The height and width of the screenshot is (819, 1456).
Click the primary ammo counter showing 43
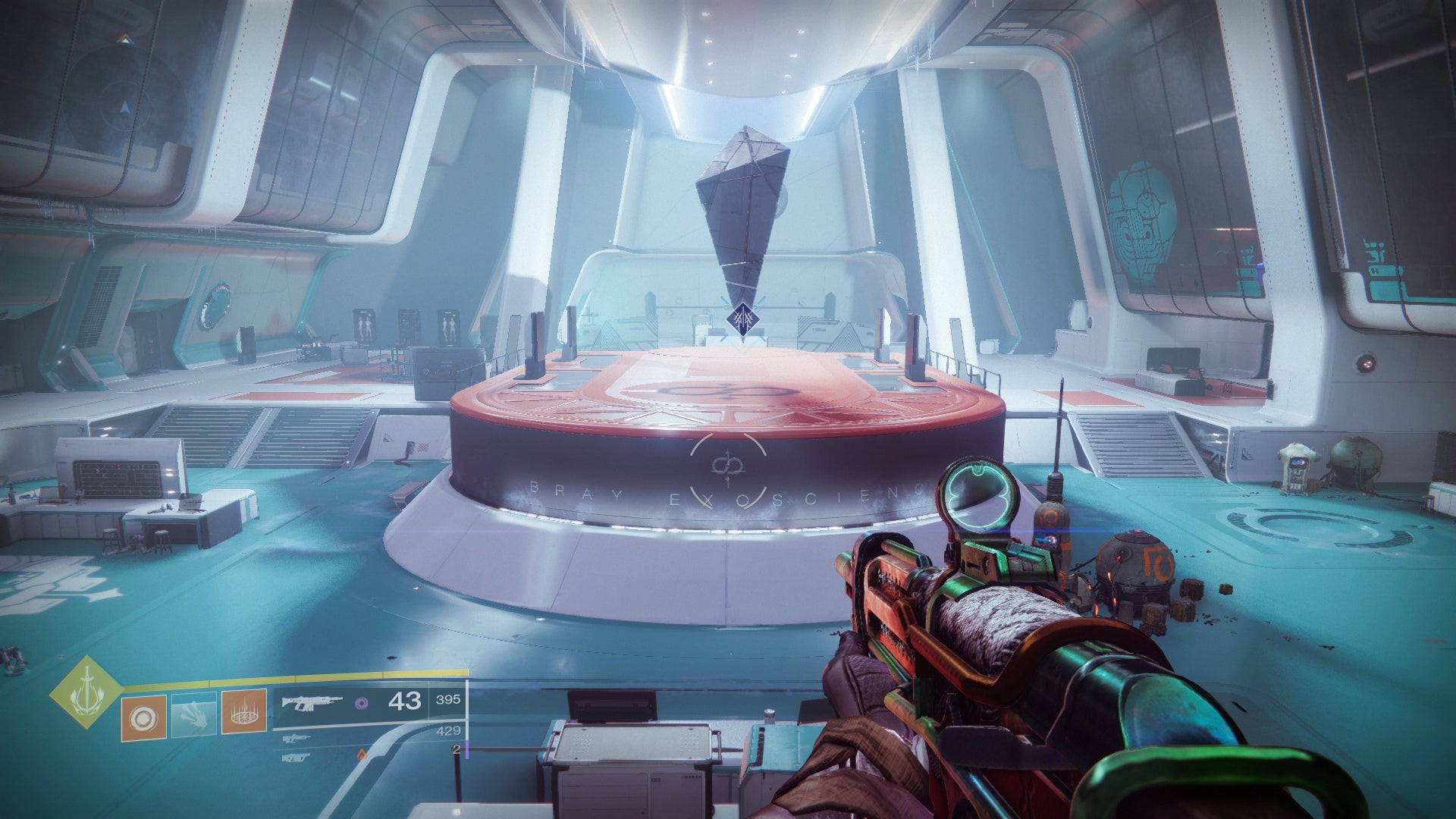point(405,701)
